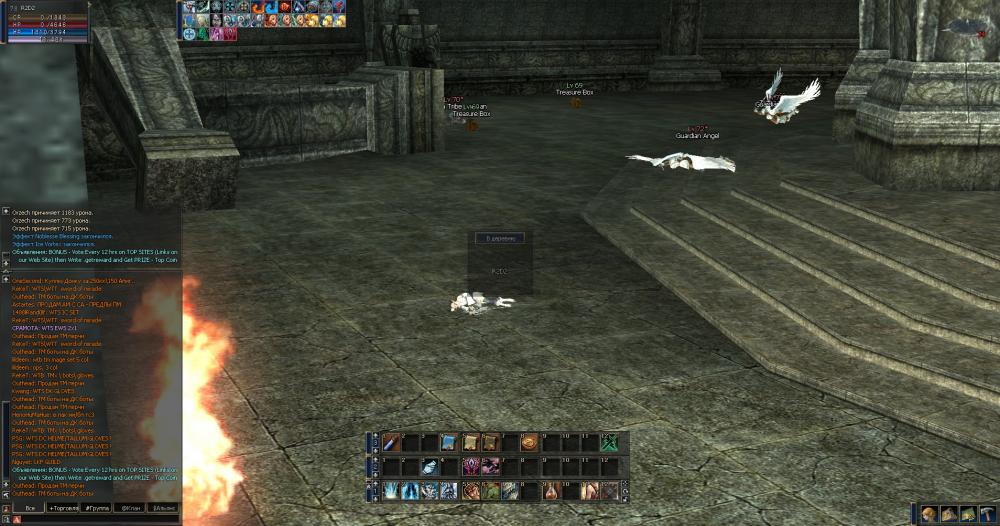Open the Альянс alliance chat tab
The height and width of the screenshot is (526, 1000).
(x=162, y=508)
